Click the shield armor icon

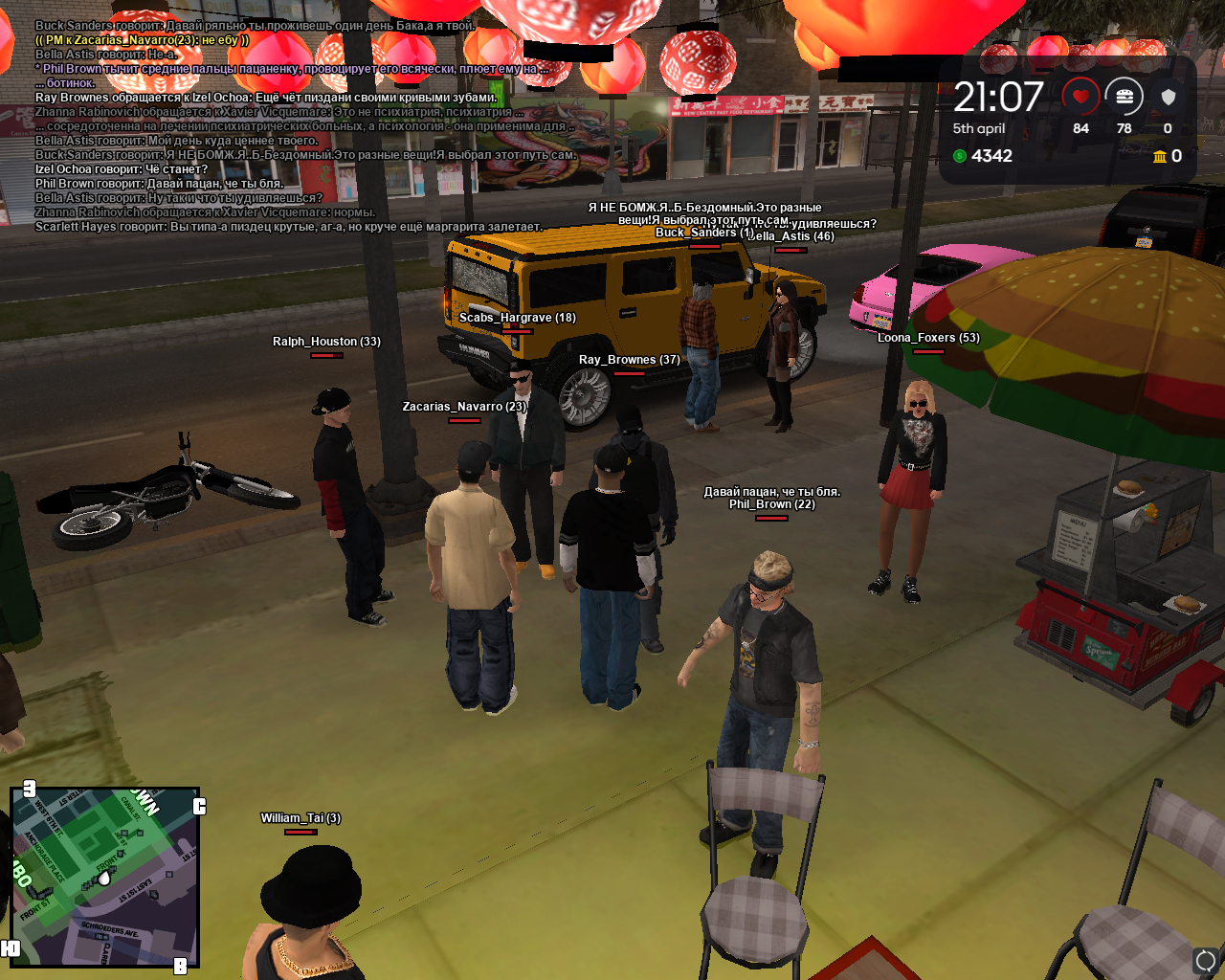(x=1168, y=97)
